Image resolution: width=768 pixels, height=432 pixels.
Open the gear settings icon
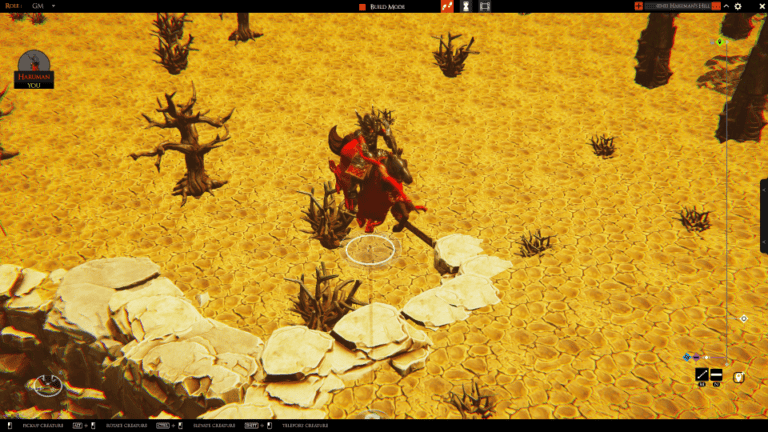pos(738,6)
